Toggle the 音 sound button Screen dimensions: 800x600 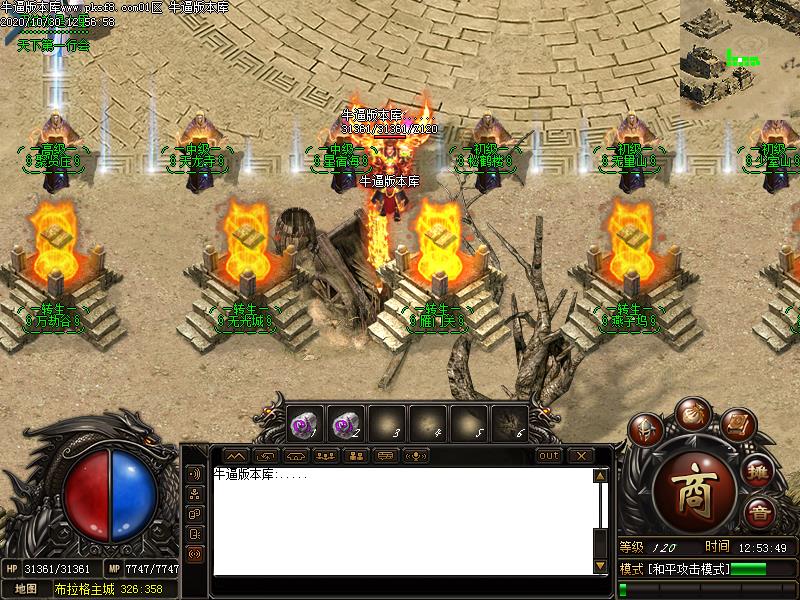(757, 513)
